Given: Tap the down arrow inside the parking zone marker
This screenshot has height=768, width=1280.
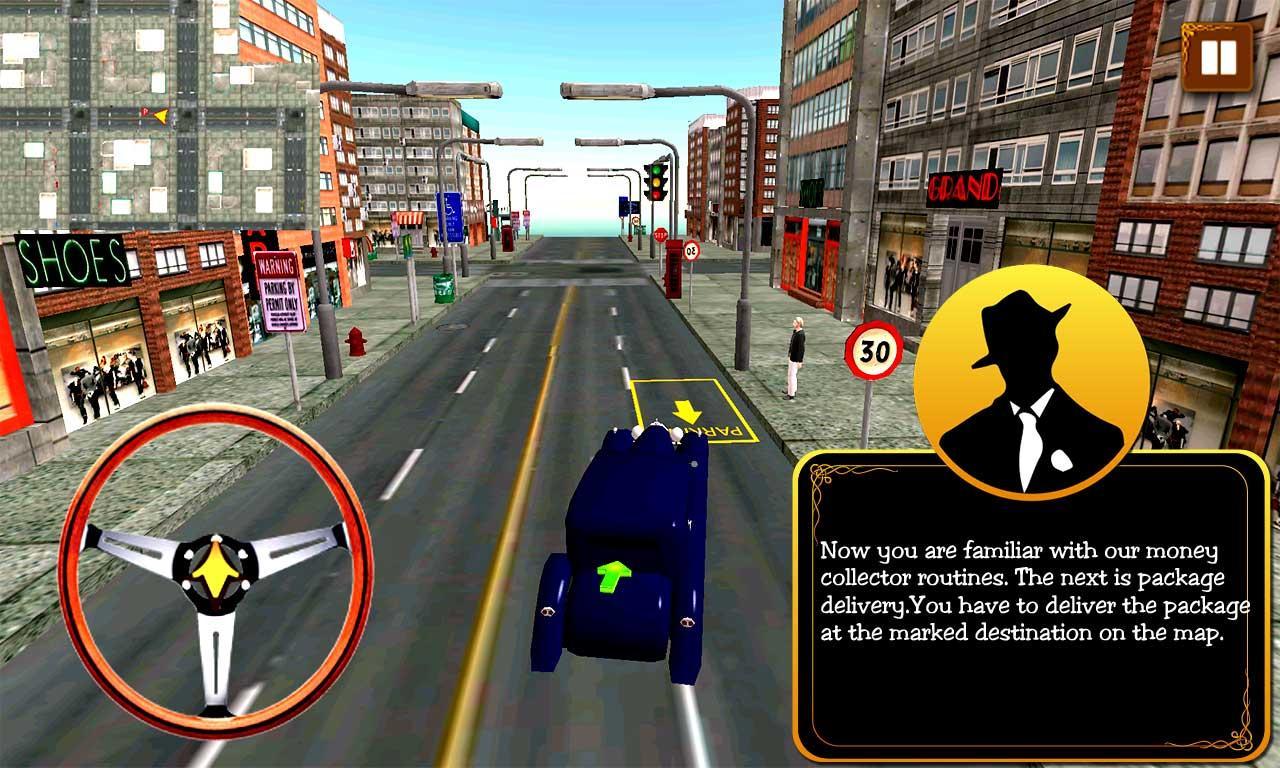Looking at the screenshot, I should 686,410.
